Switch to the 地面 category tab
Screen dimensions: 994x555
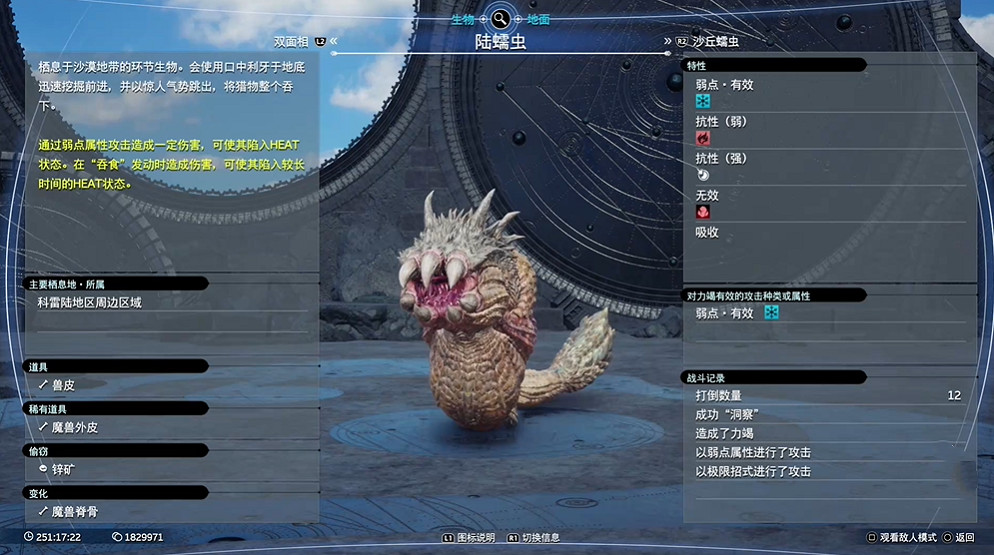coord(538,19)
